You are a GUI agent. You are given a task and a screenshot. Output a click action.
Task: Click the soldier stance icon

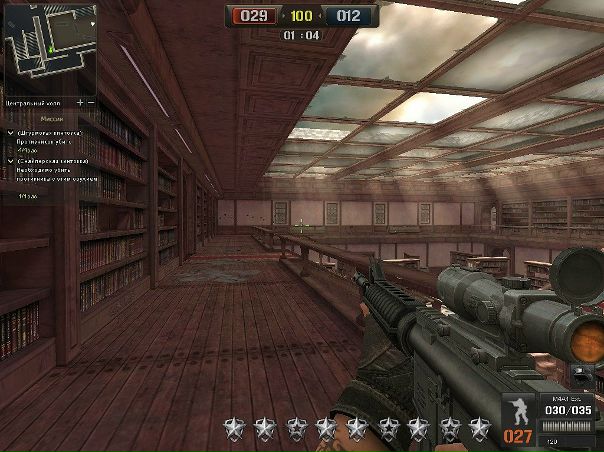click(x=518, y=413)
